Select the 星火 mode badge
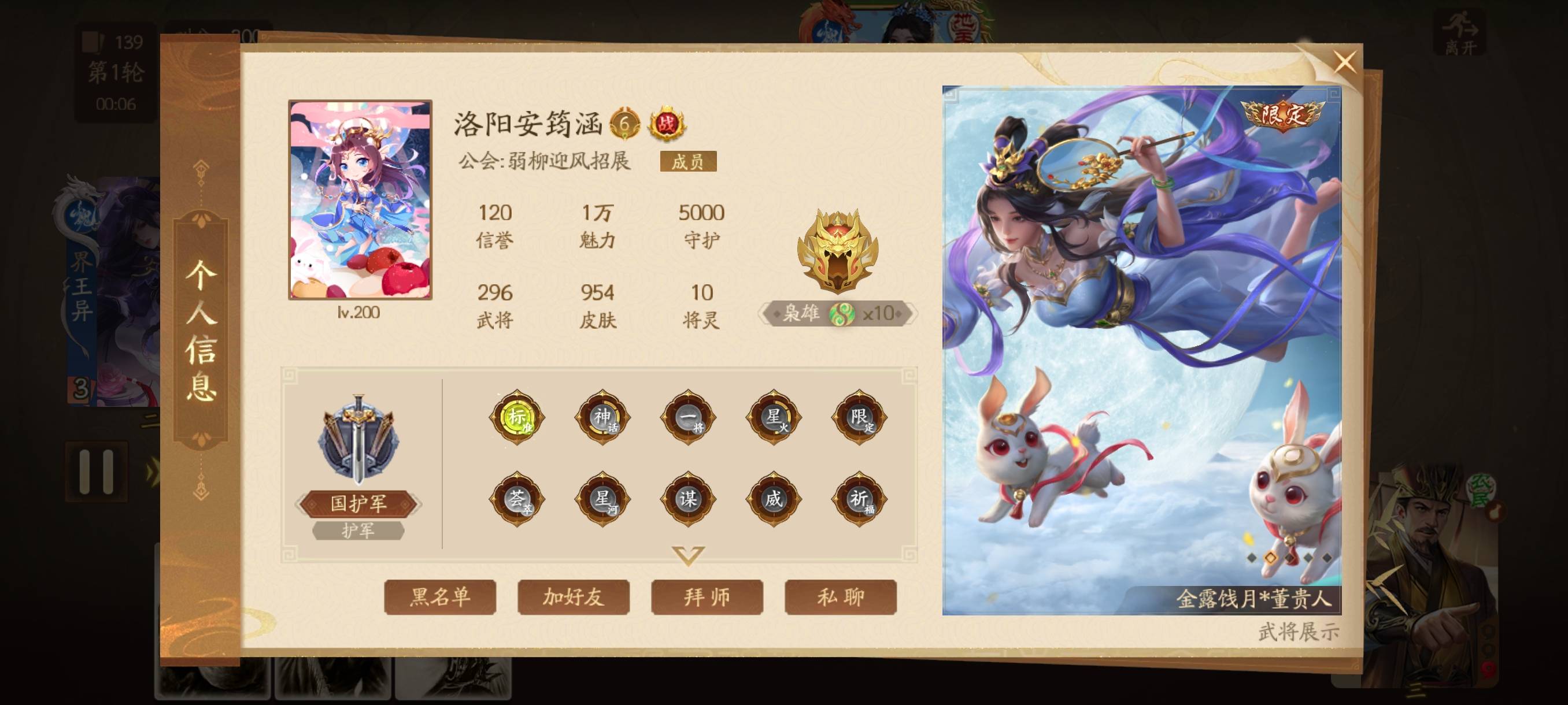This screenshot has height=705, width=1568. 773,417
